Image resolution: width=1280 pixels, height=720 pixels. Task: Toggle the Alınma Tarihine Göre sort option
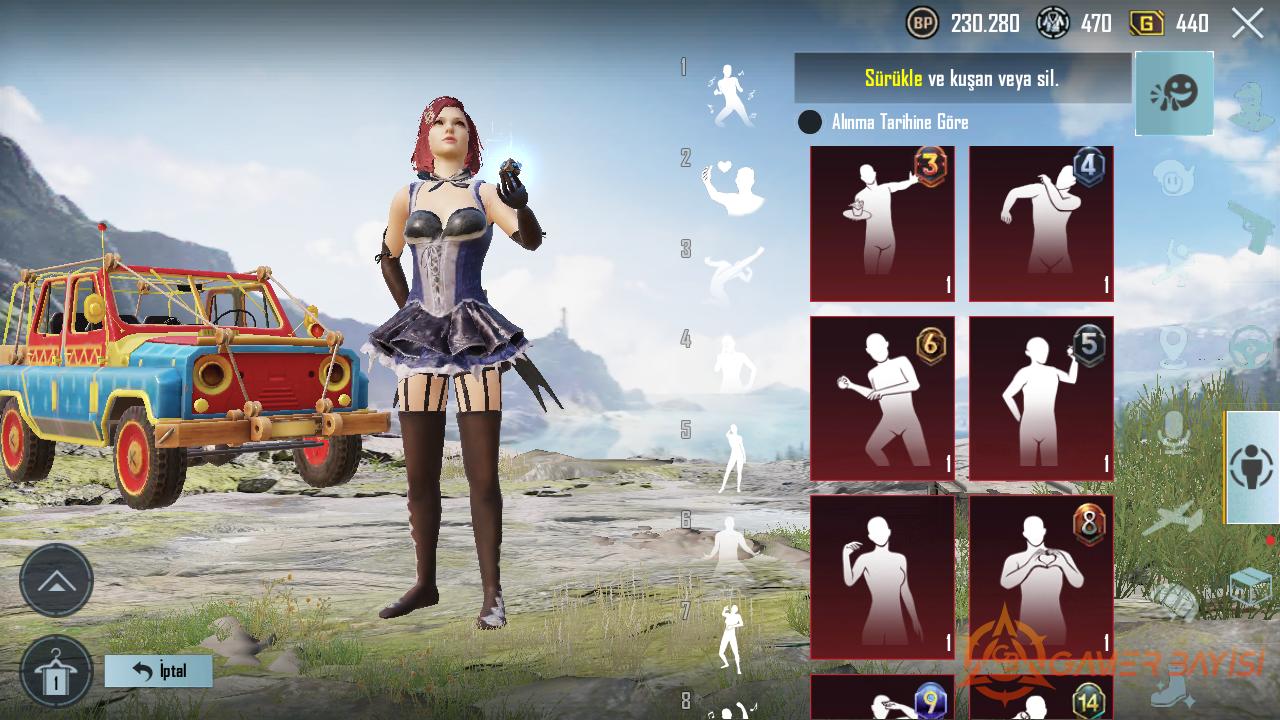pos(810,123)
